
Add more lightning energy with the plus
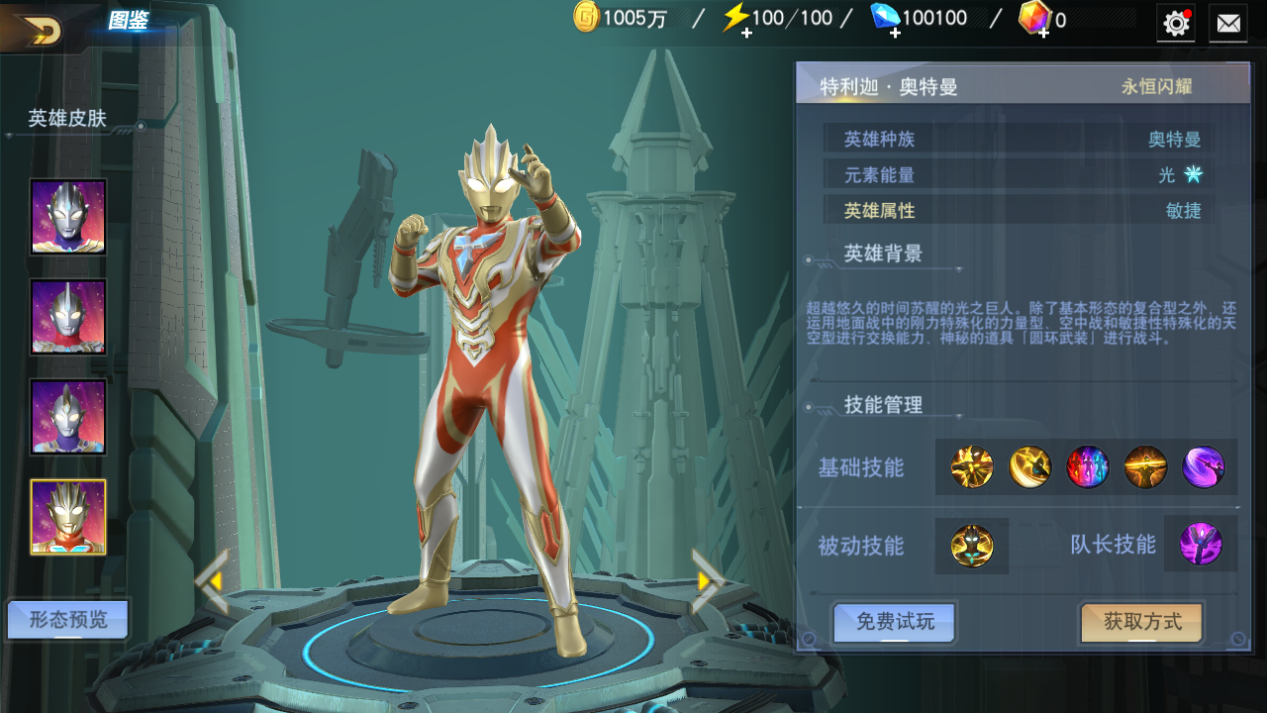tap(746, 33)
